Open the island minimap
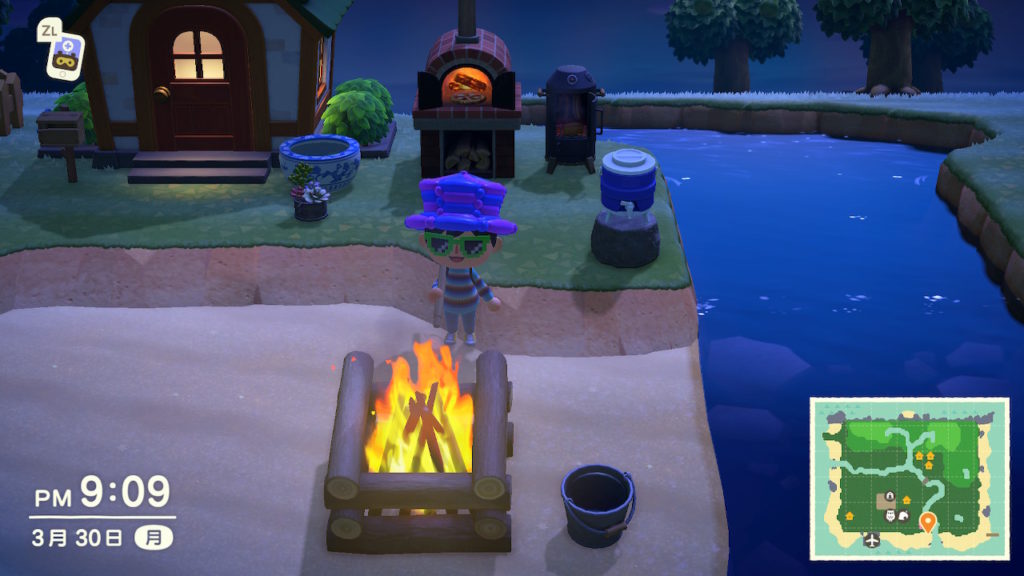1024x576 pixels. tap(908, 478)
